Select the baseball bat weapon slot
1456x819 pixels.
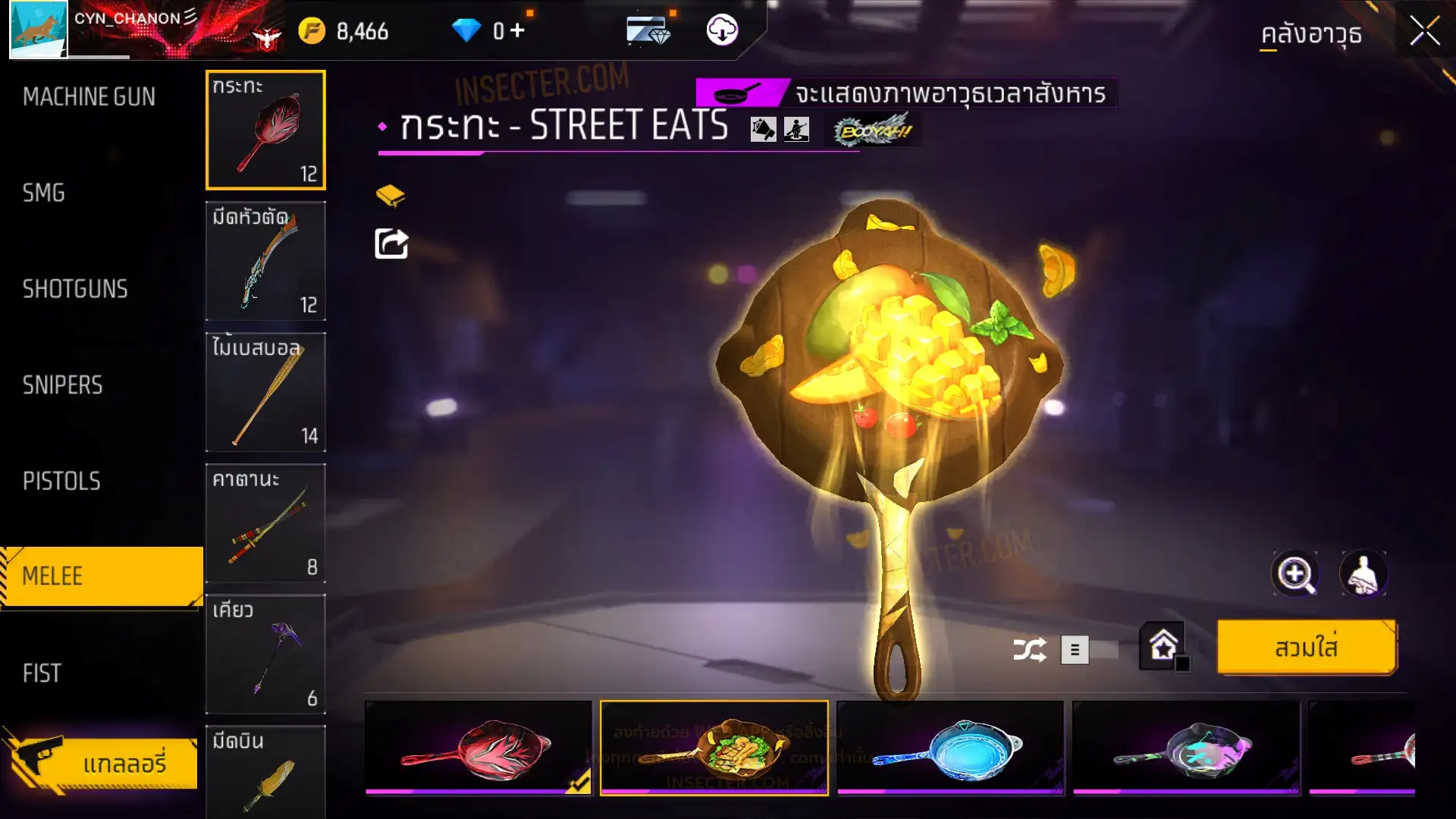265,392
